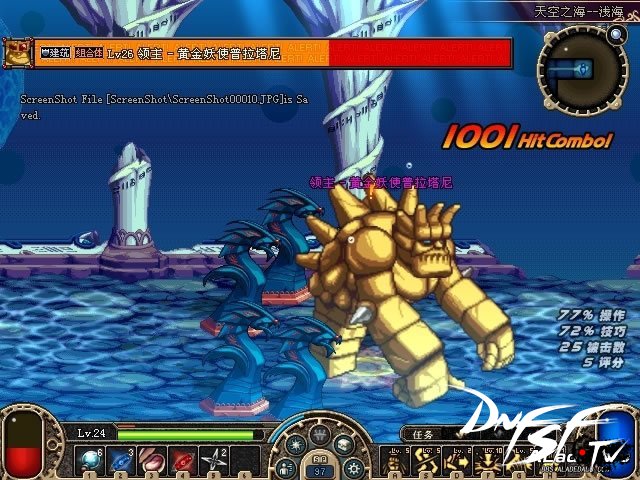Select the red crystal item in slot 4

(x=186, y=460)
